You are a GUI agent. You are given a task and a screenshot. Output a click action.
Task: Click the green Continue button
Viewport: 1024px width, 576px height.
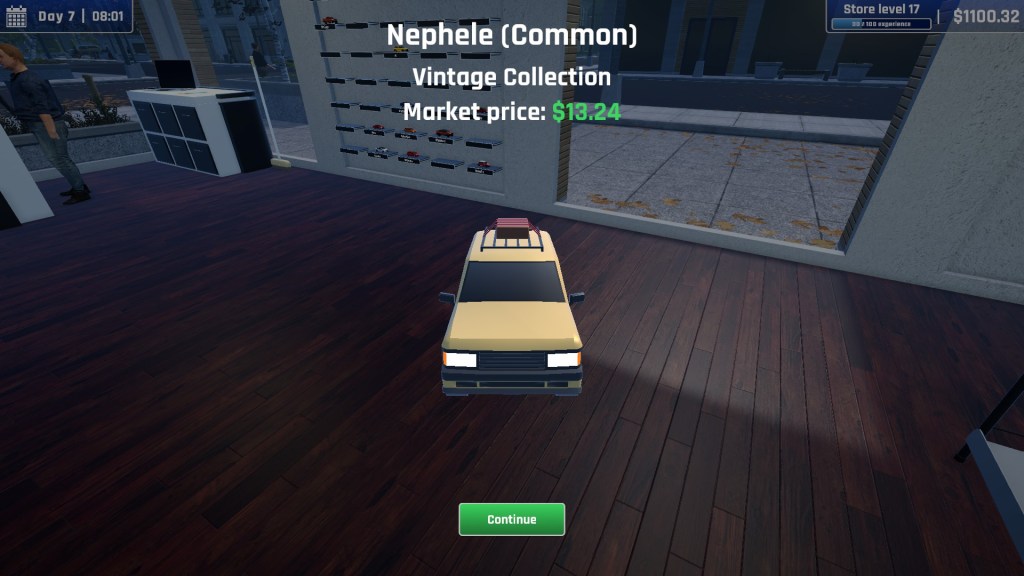click(511, 519)
